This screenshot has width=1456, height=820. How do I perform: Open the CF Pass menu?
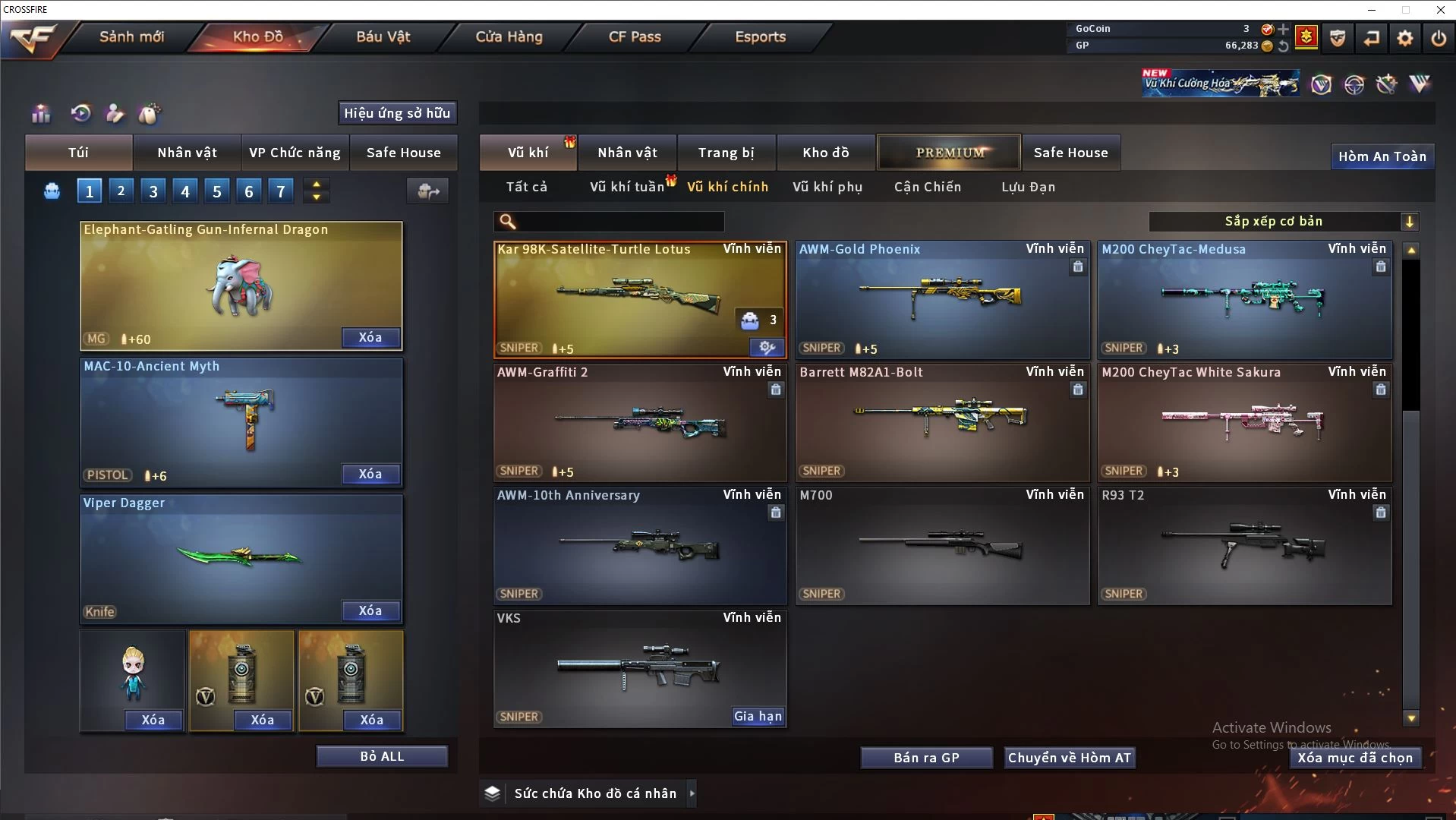coord(635,36)
